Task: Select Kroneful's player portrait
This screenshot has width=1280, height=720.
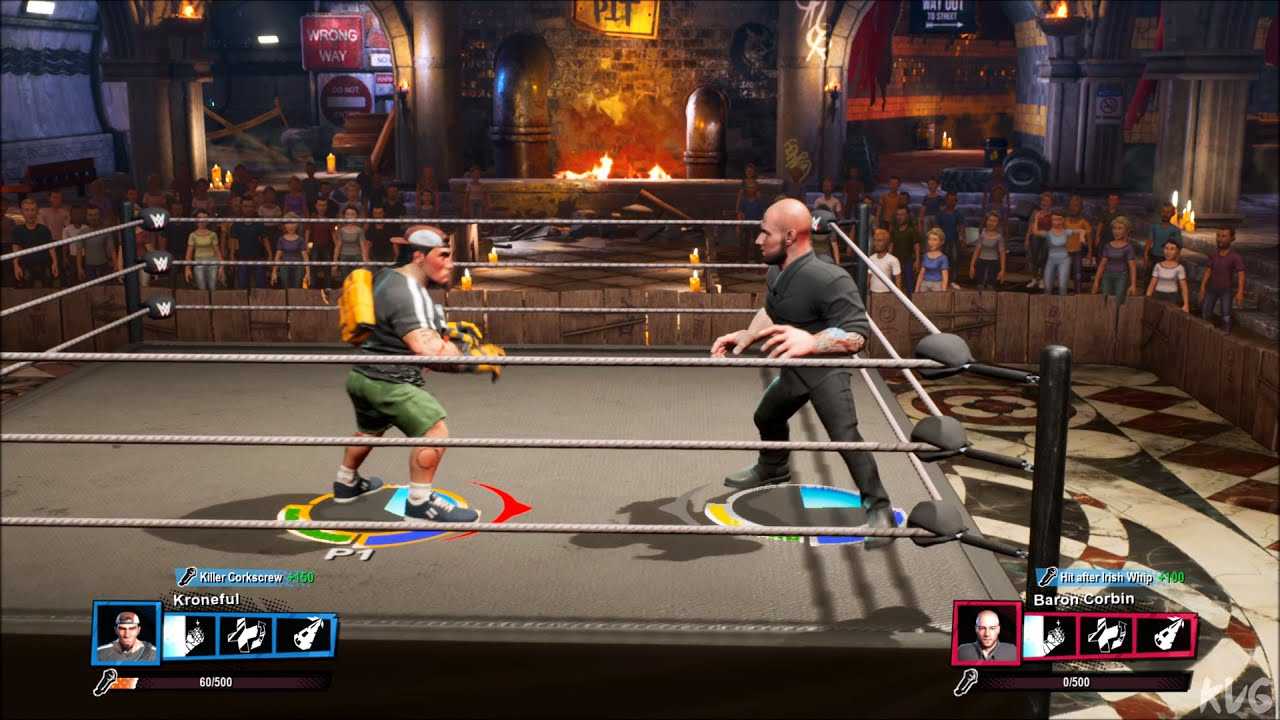Action: (x=127, y=633)
